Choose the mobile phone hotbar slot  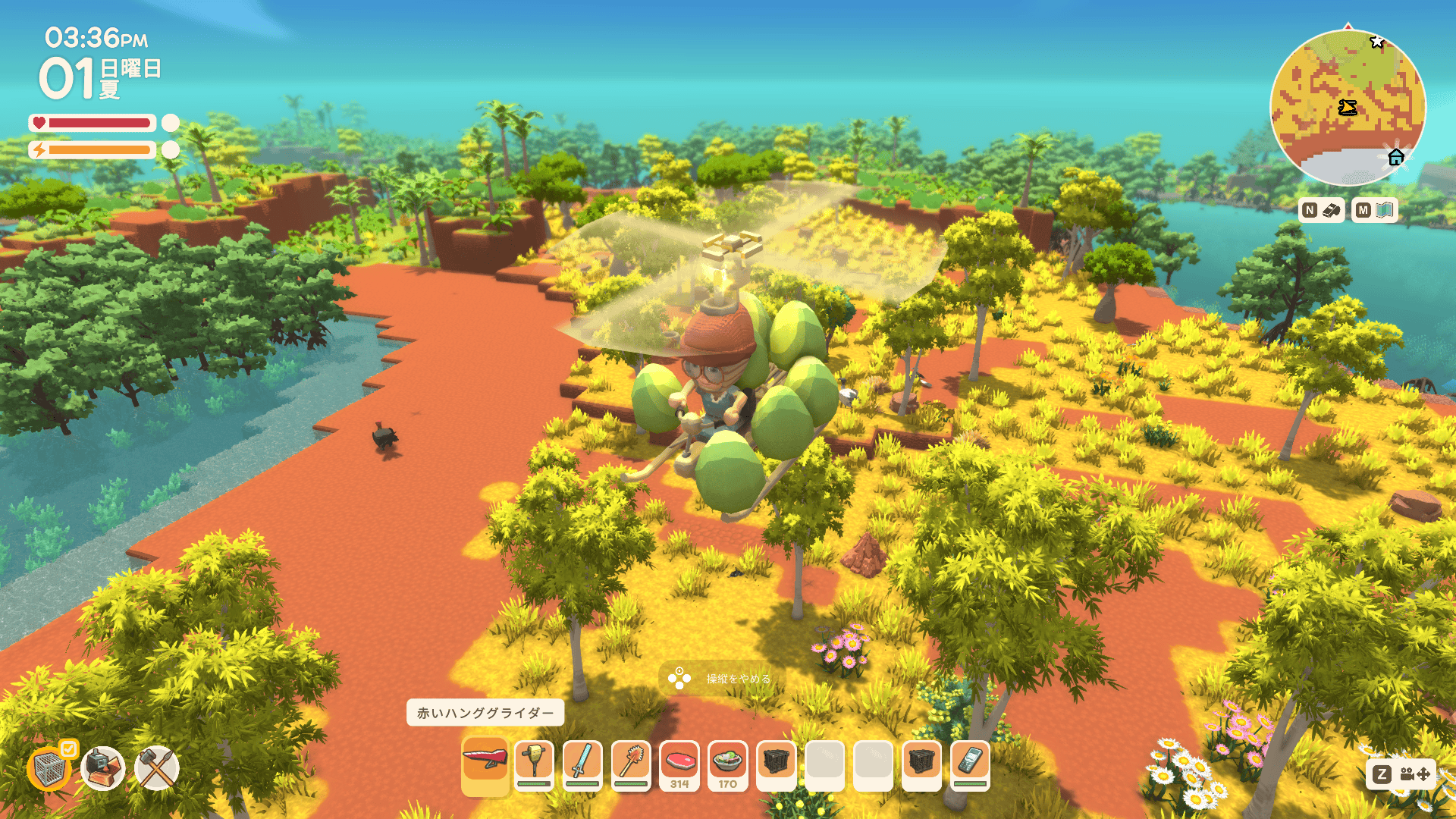[970, 764]
